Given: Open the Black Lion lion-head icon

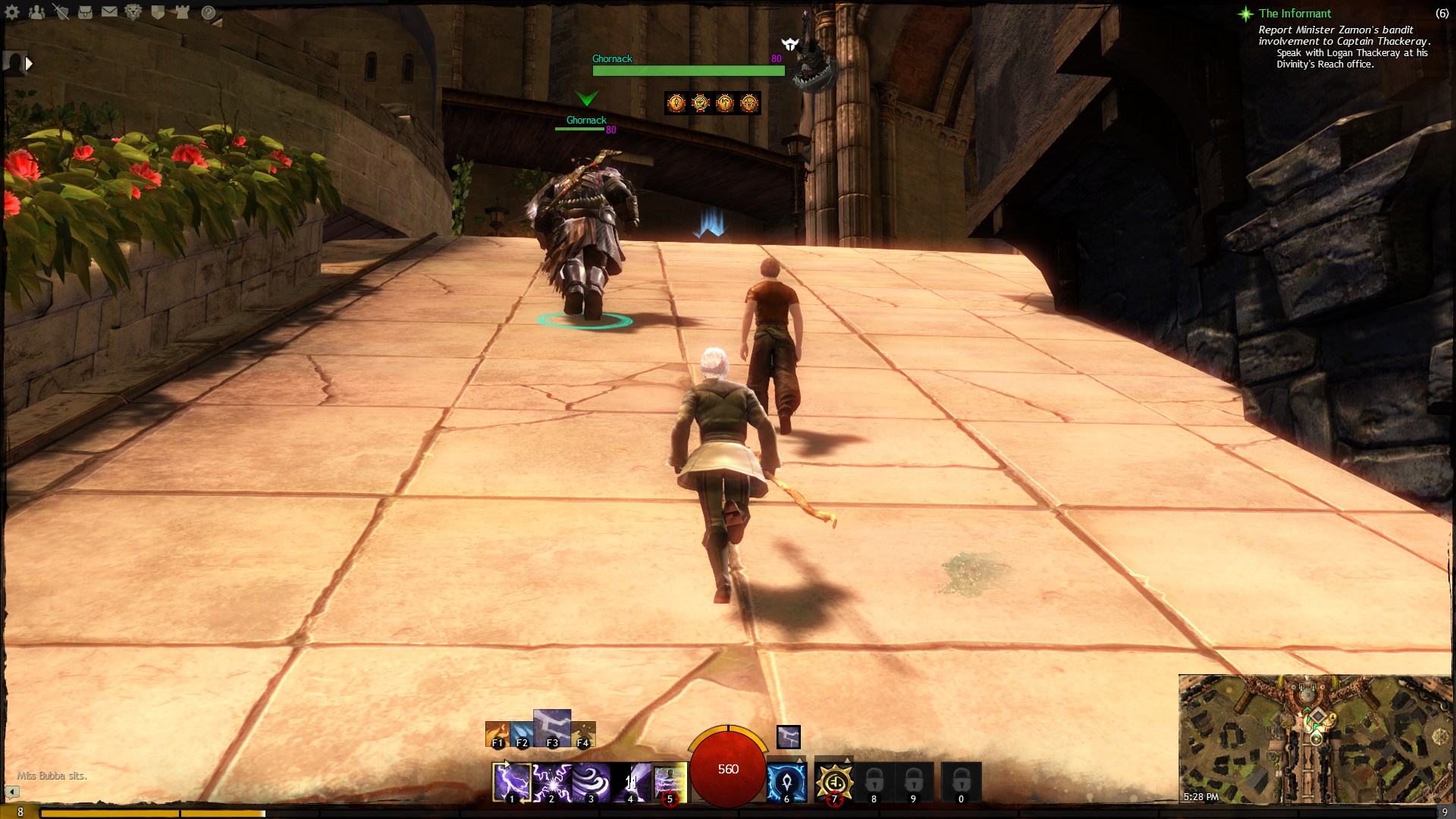Looking at the screenshot, I should [x=133, y=12].
